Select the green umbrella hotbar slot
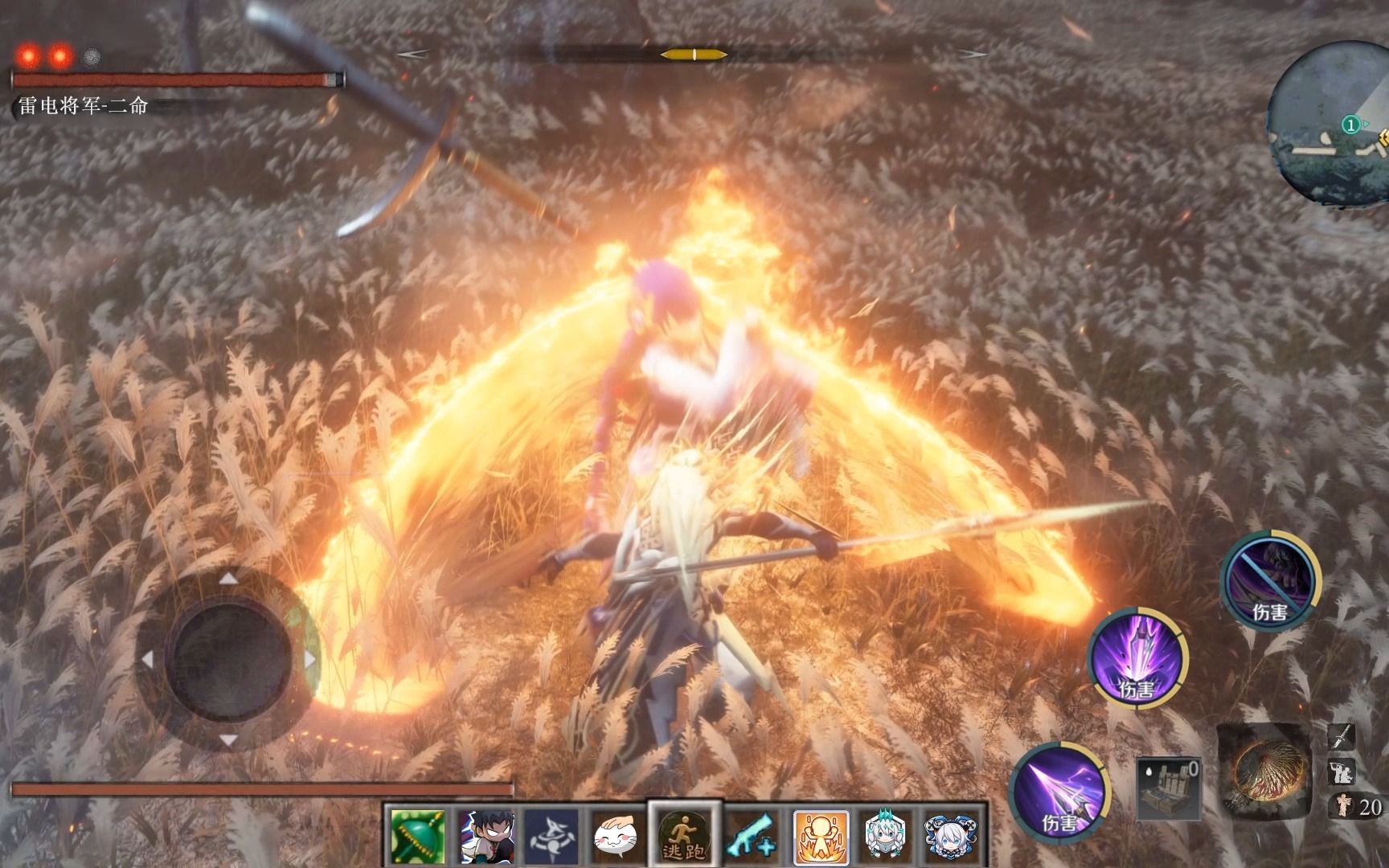Viewport: 1389px width, 868px height. click(x=416, y=837)
